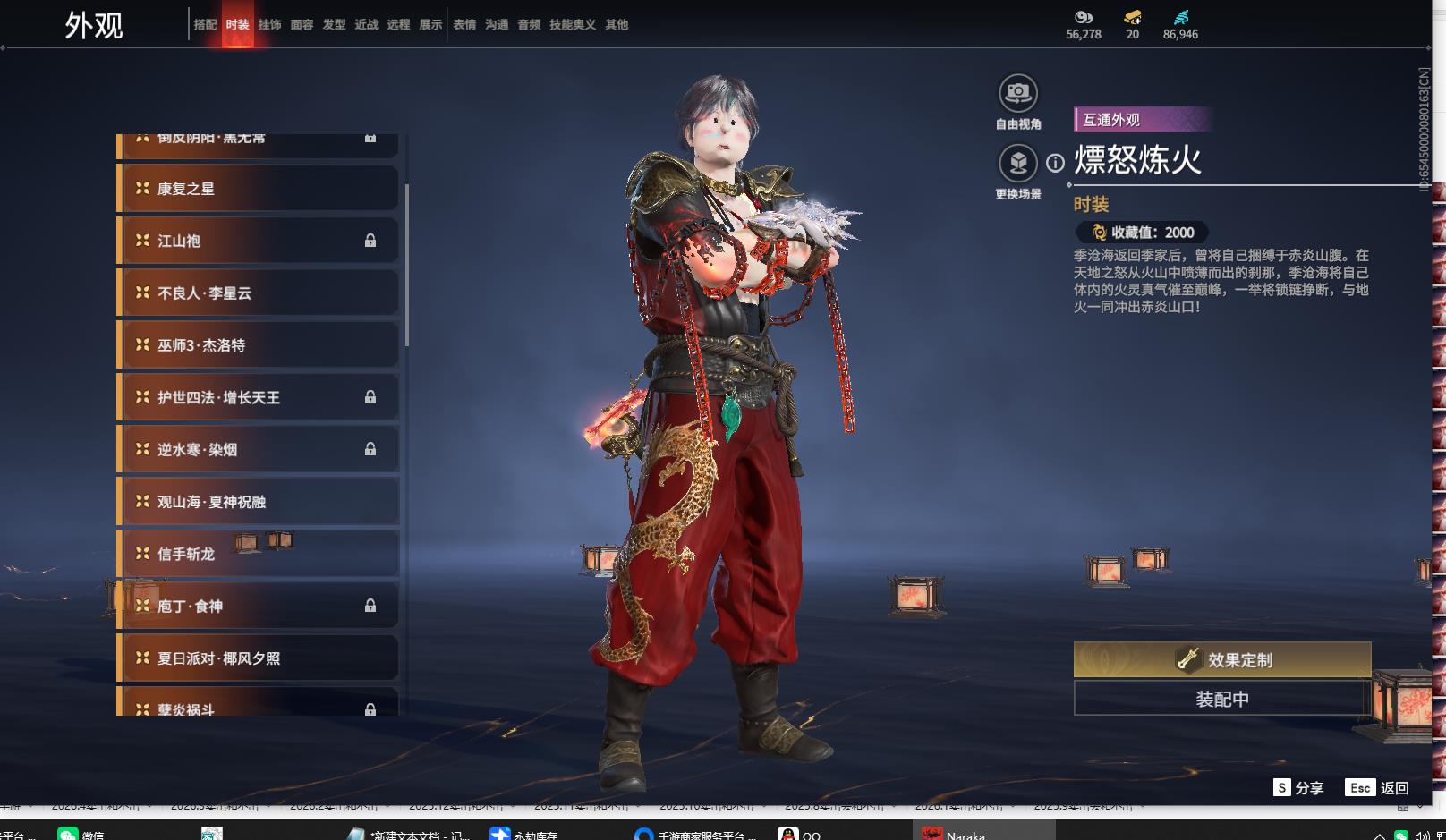Viewport: 1446px width, 840px height.
Task: Activate the 自由视角 free camera icon
Action: click(1018, 93)
